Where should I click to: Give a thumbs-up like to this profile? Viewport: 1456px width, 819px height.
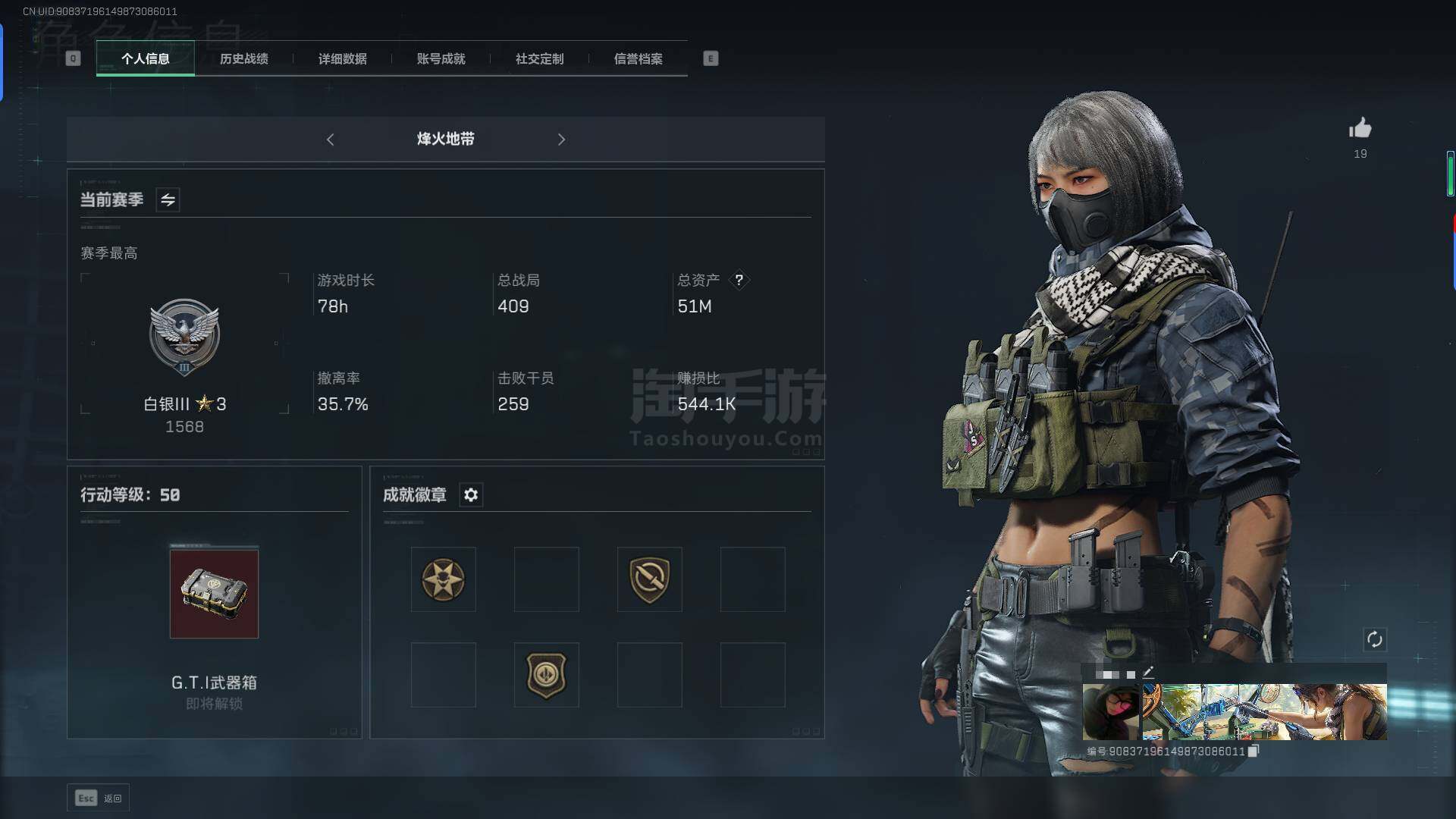coord(1360,129)
